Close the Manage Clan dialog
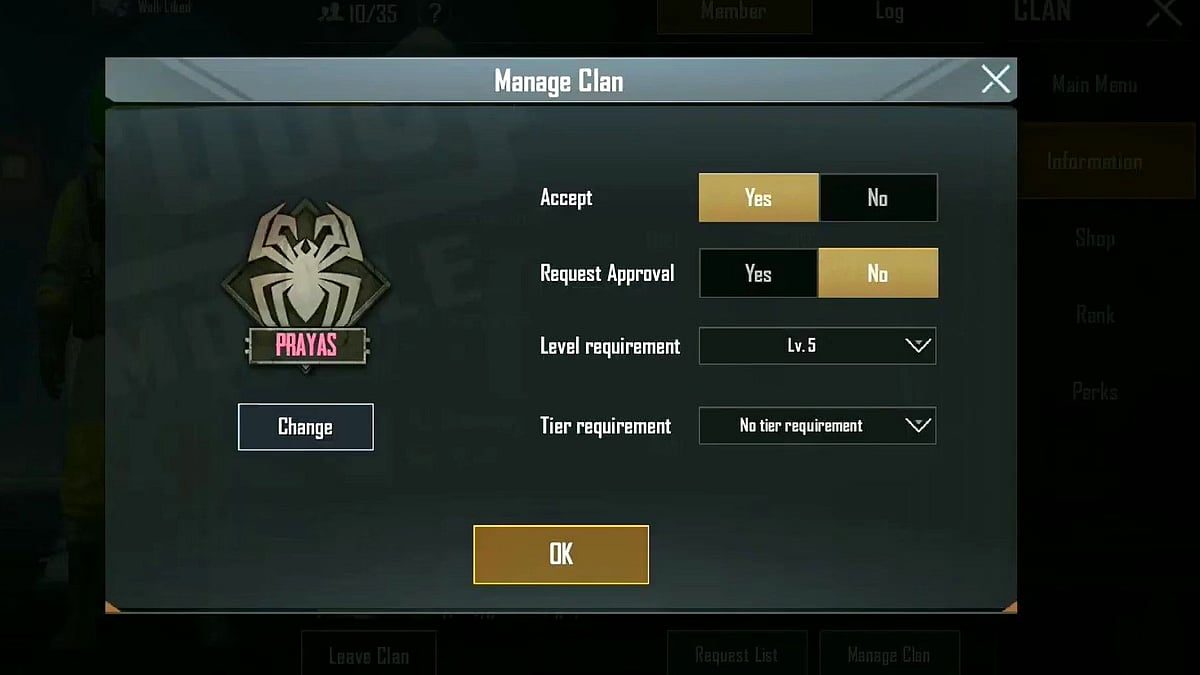This screenshot has width=1200, height=675. click(x=995, y=79)
